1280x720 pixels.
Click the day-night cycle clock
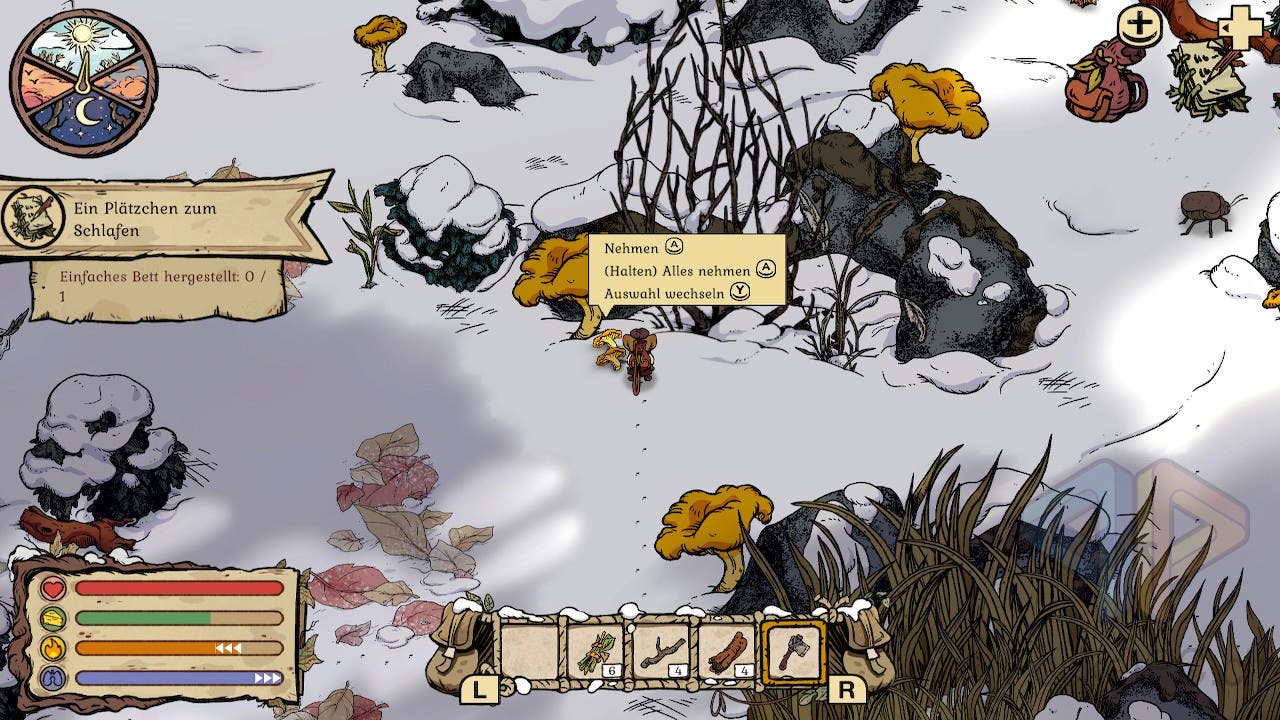tap(83, 83)
